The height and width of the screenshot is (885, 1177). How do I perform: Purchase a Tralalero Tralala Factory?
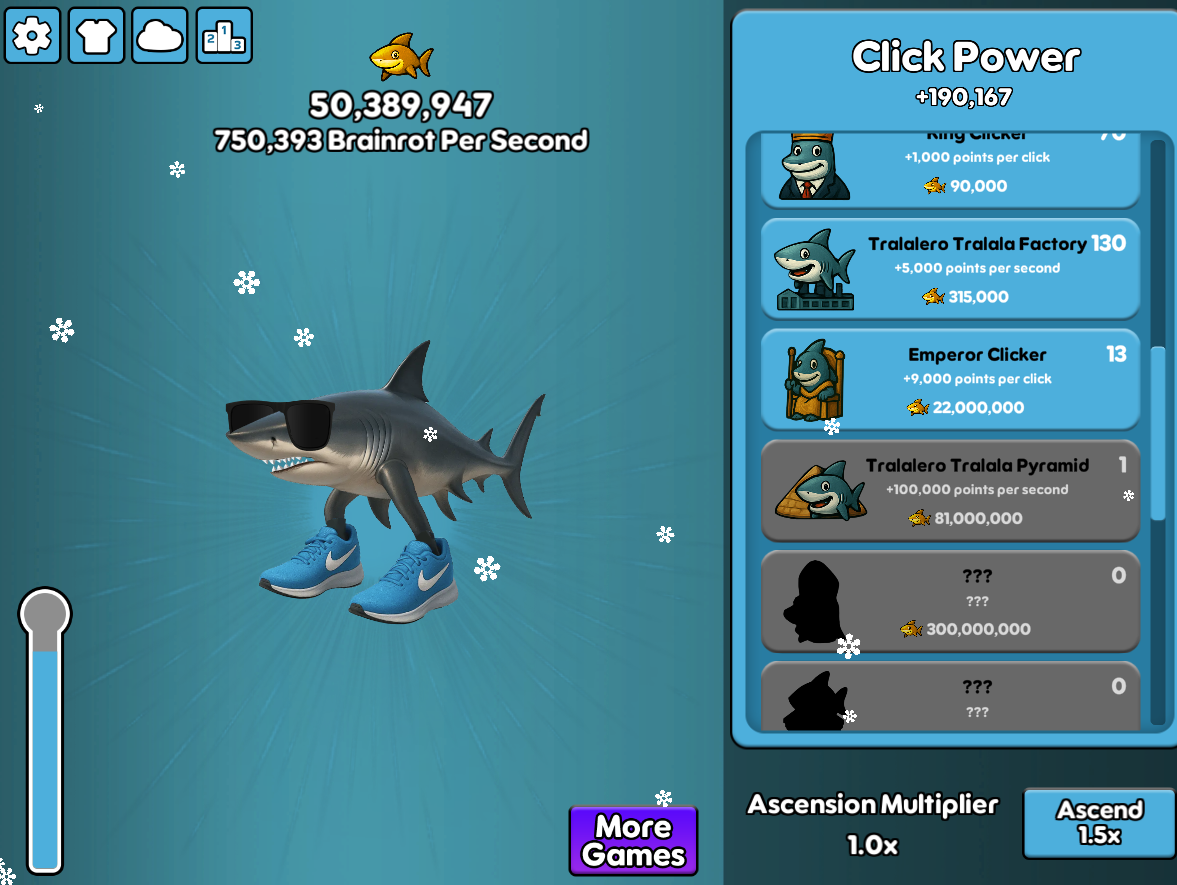(x=950, y=269)
